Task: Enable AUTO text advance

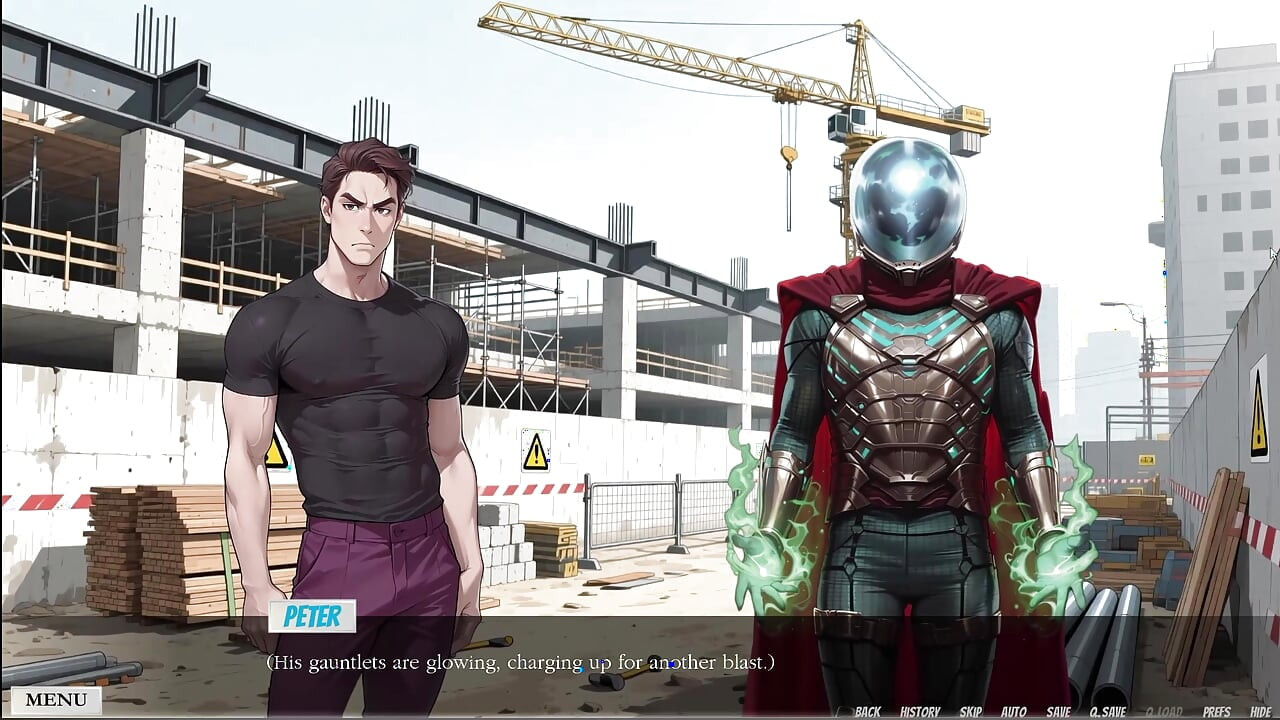Action: point(1016,711)
